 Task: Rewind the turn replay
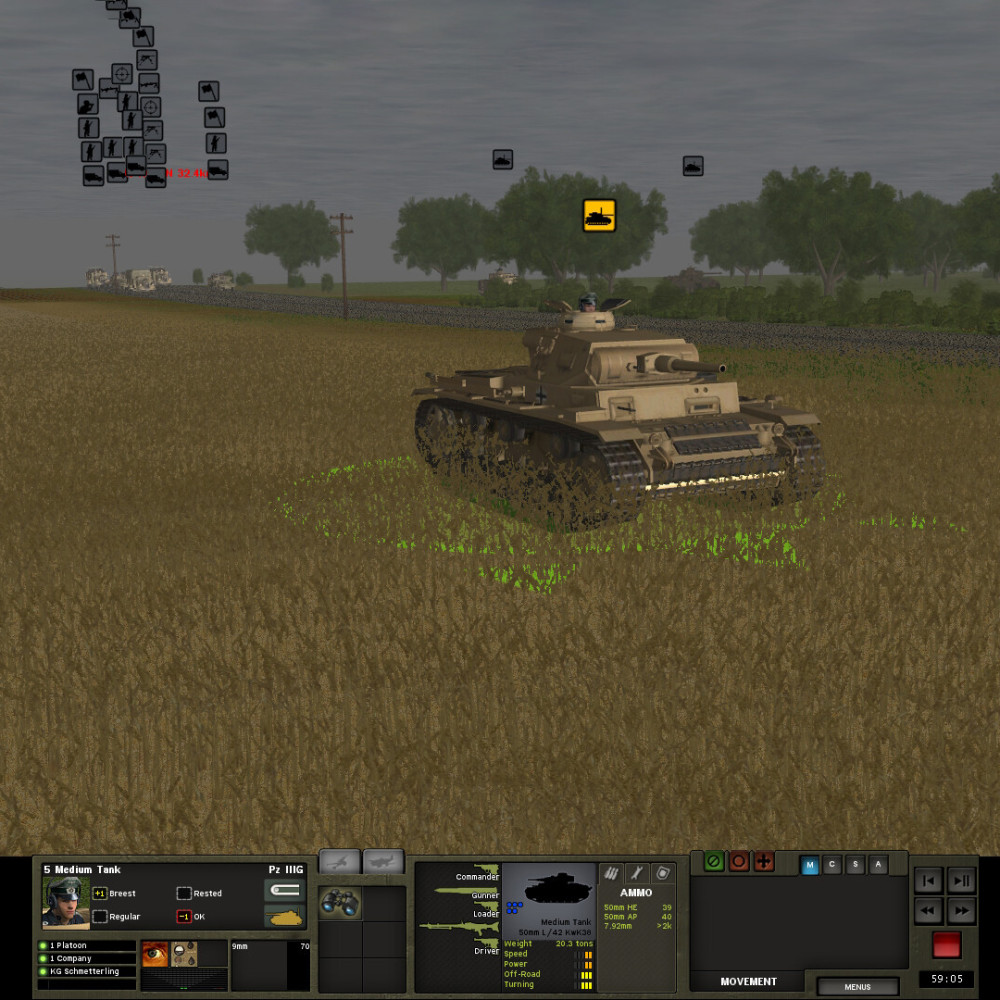click(928, 911)
